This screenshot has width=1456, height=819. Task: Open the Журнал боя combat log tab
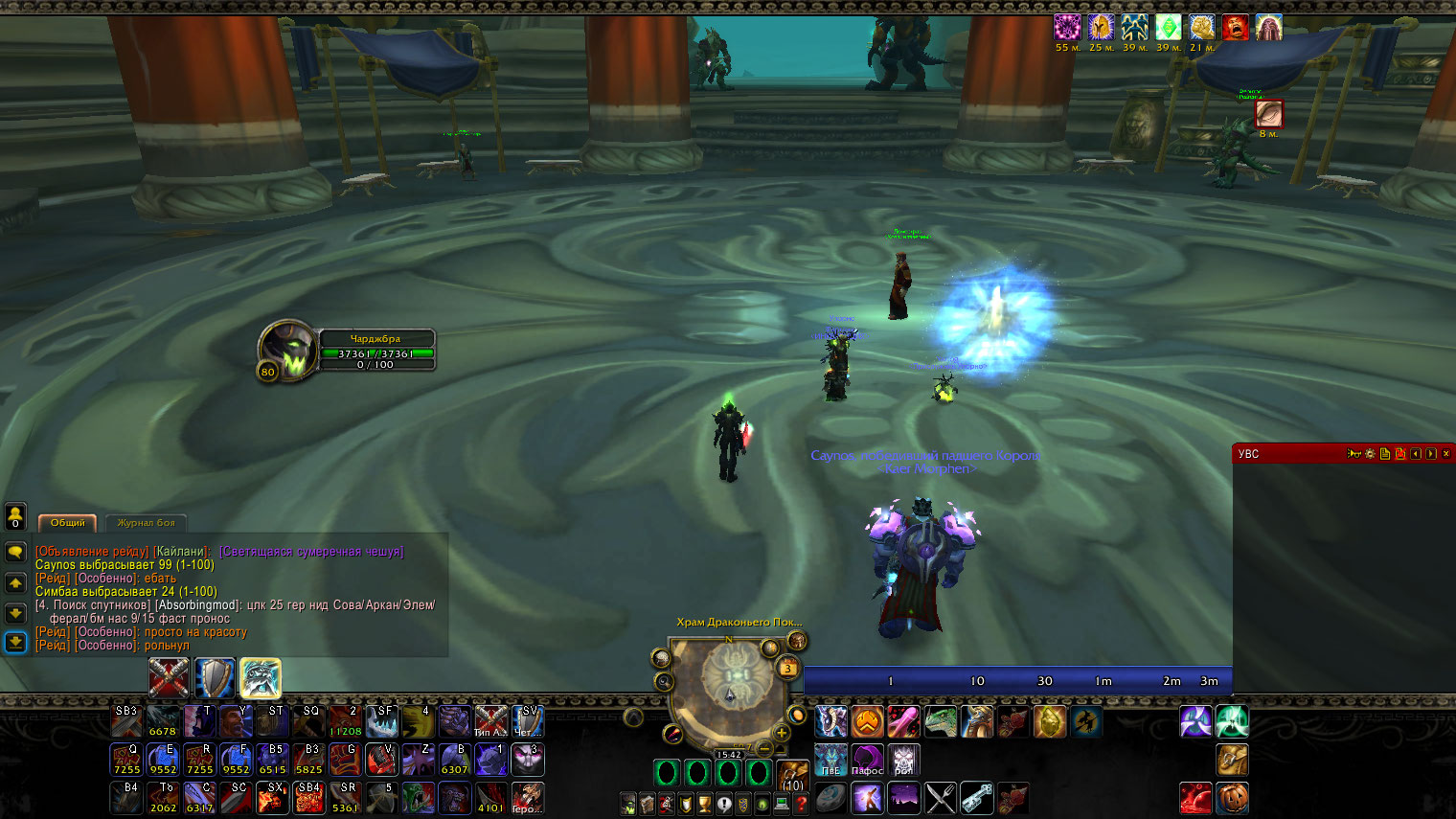click(146, 523)
